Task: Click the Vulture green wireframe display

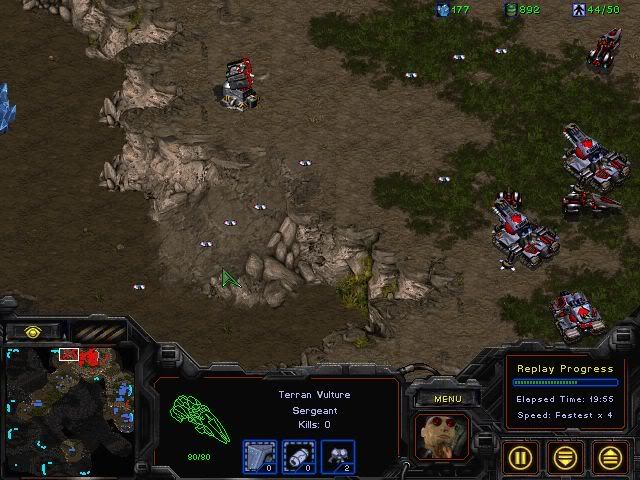Action: pos(197,417)
